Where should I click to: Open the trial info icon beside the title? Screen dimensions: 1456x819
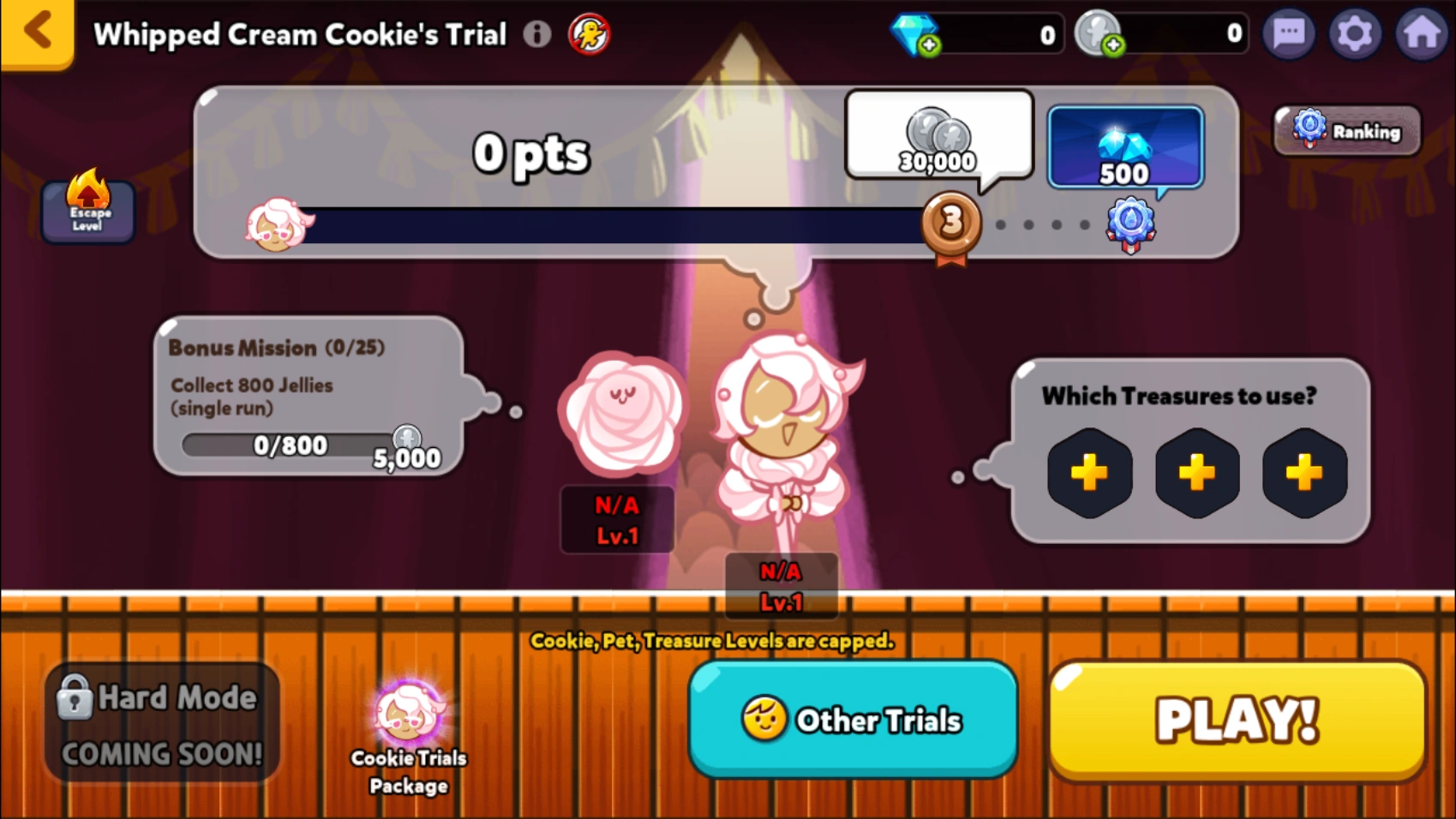click(x=537, y=34)
